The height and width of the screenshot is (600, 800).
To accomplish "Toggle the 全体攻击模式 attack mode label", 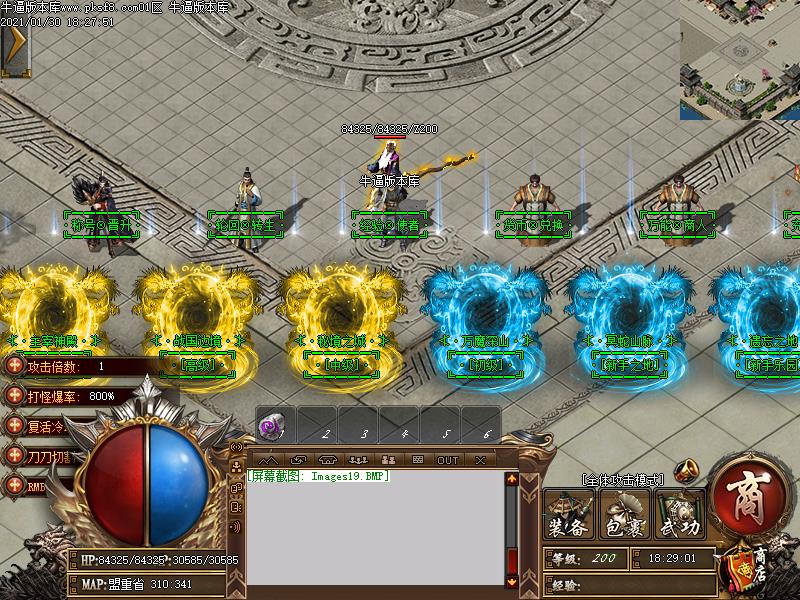I will pyautogui.click(x=621, y=481).
